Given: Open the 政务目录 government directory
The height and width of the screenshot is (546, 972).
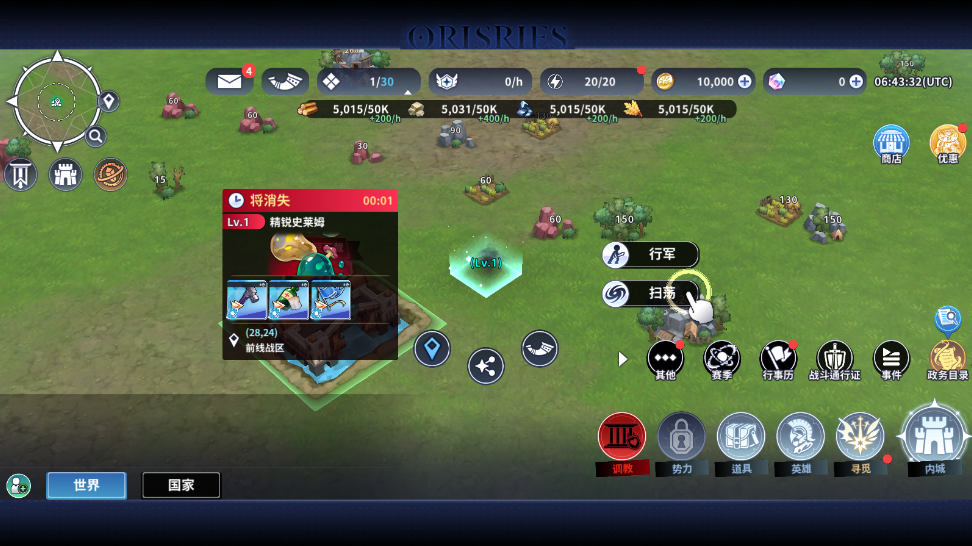Looking at the screenshot, I should [947, 357].
